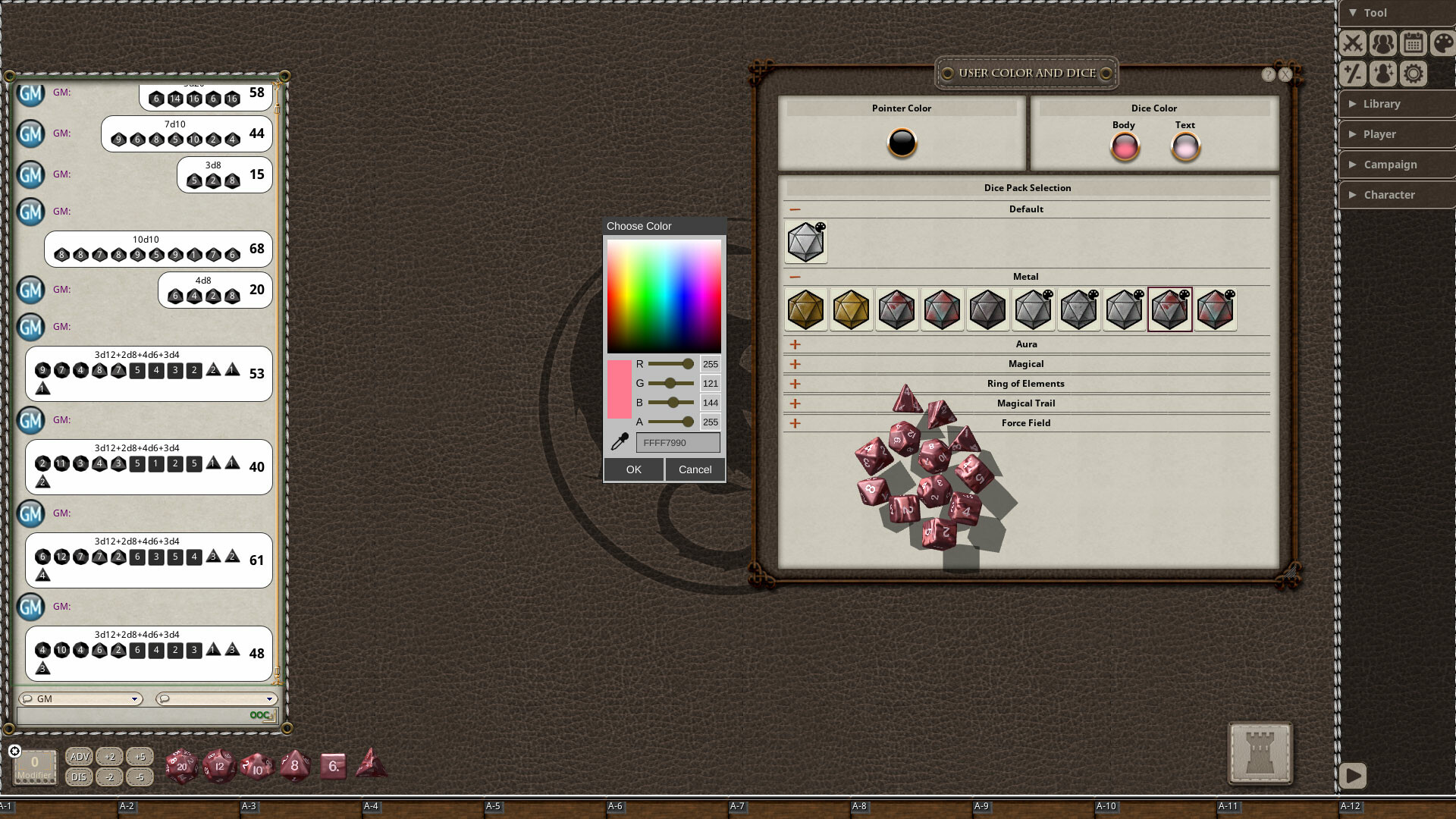Screen dimensions: 1456x819
Task: Cancel the Choose Color dialog
Action: click(x=695, y=469)
